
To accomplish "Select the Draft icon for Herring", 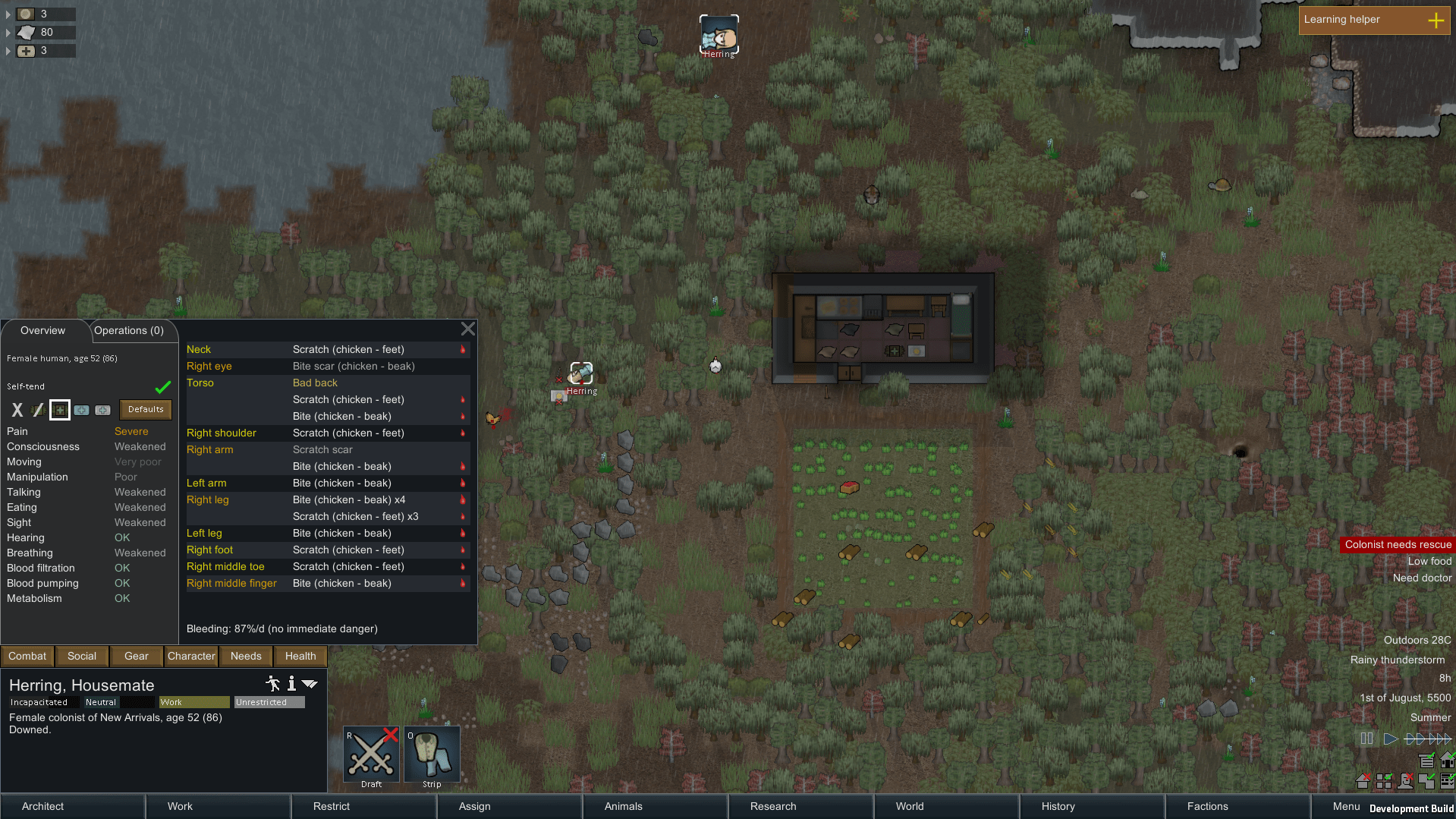I will pos(371,753).
